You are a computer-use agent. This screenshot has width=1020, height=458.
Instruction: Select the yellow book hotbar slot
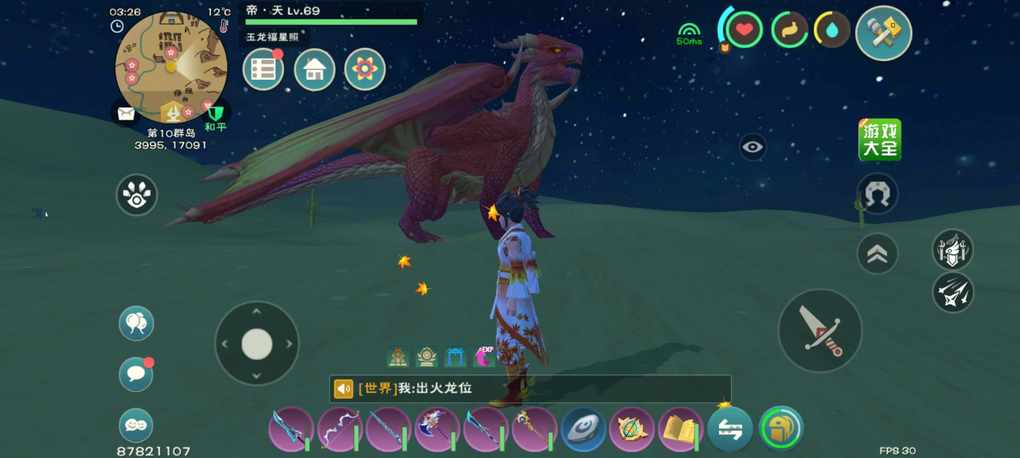pyautogui.click(x=680, y=430)
